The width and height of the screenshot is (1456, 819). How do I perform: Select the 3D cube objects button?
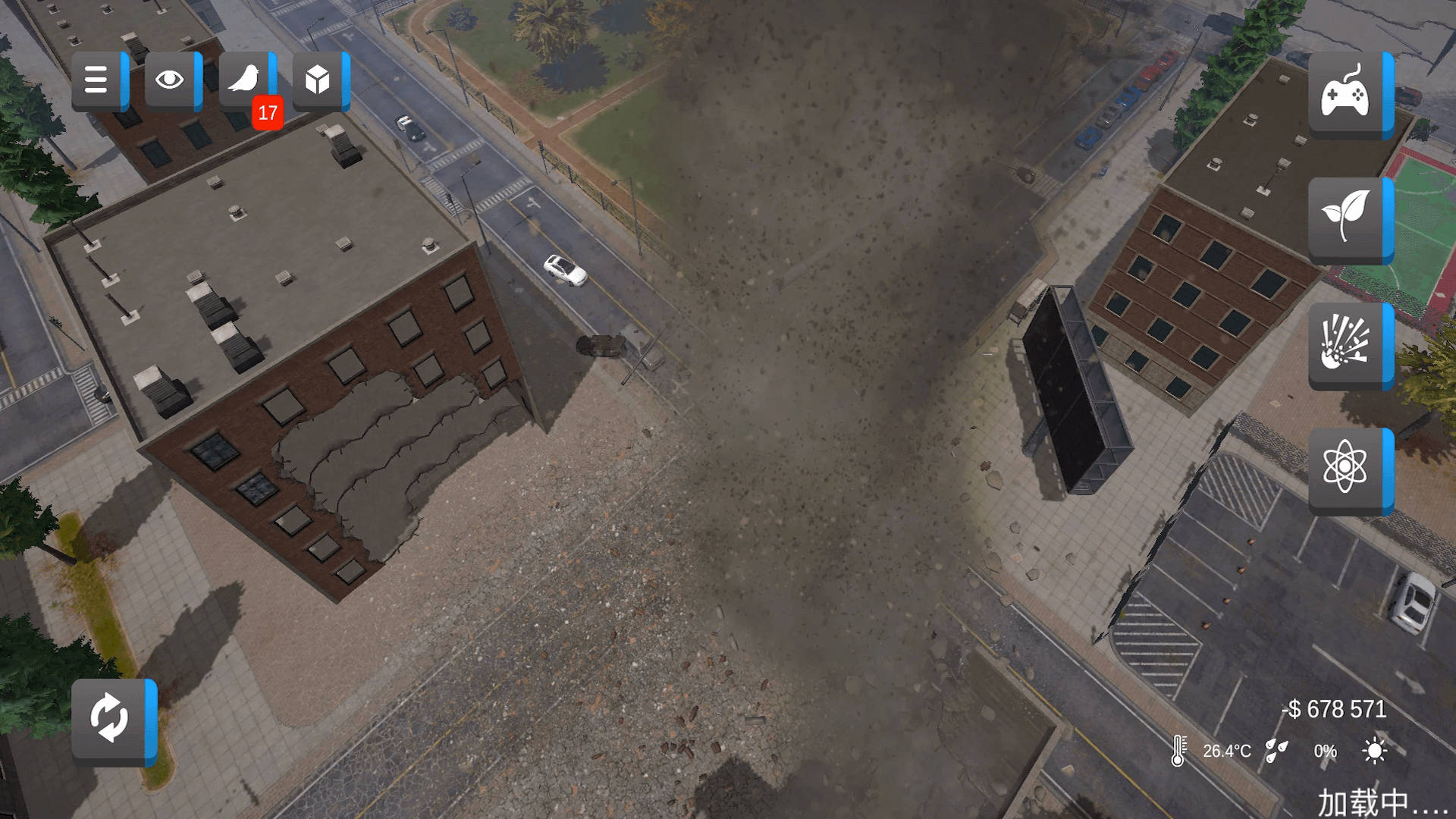click(318, 80)
